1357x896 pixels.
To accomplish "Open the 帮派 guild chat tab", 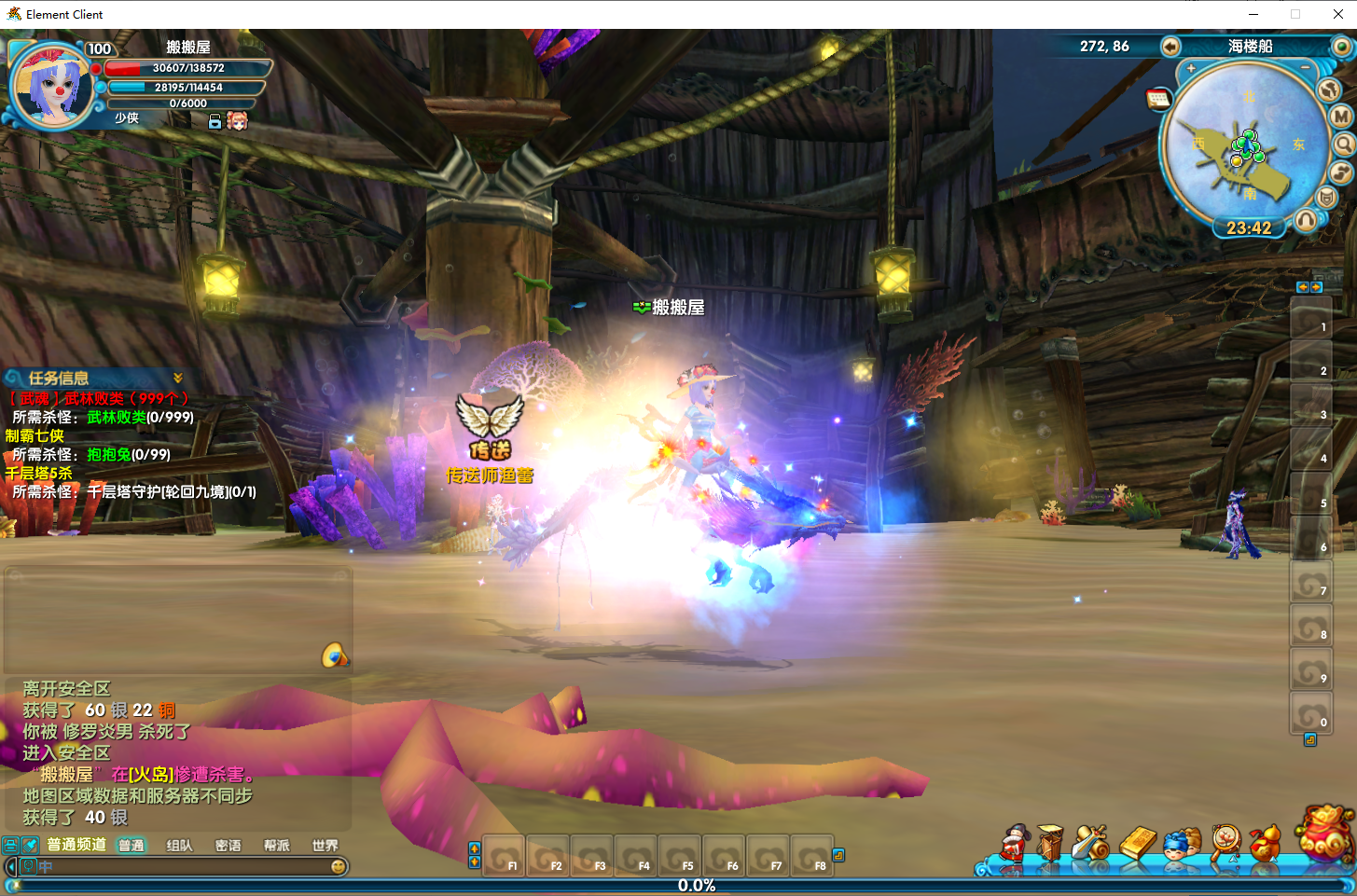I will (x=276, y=846).
